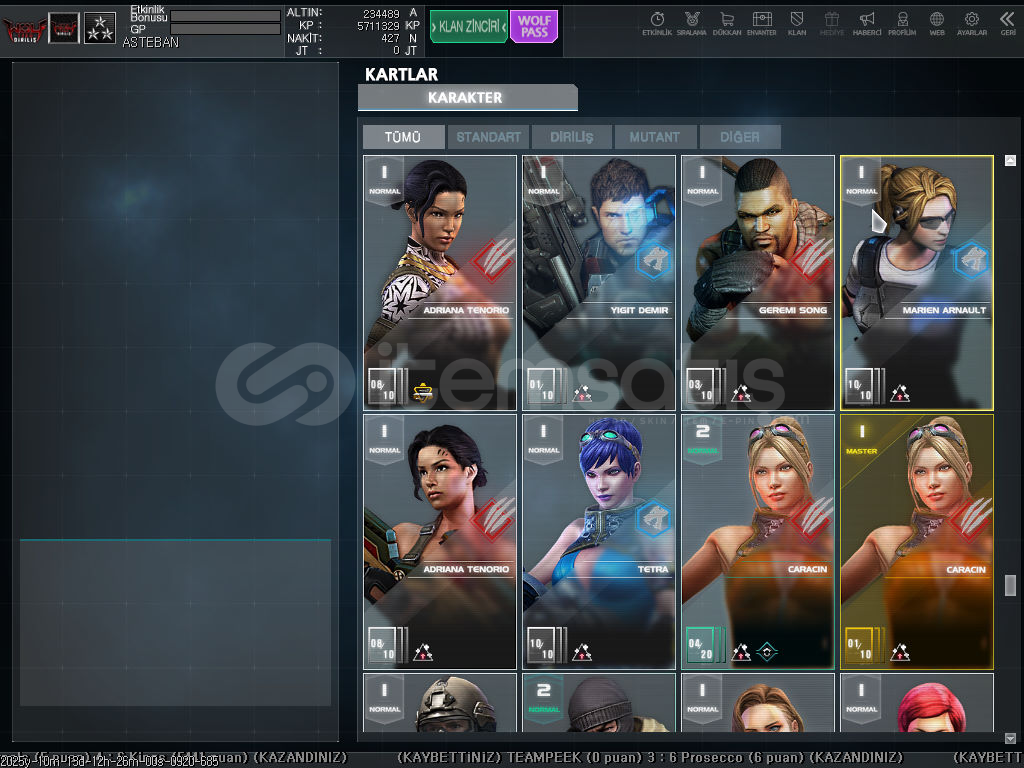
Task: Switch to the Standart filter tab
Action: tap(488, 137)
